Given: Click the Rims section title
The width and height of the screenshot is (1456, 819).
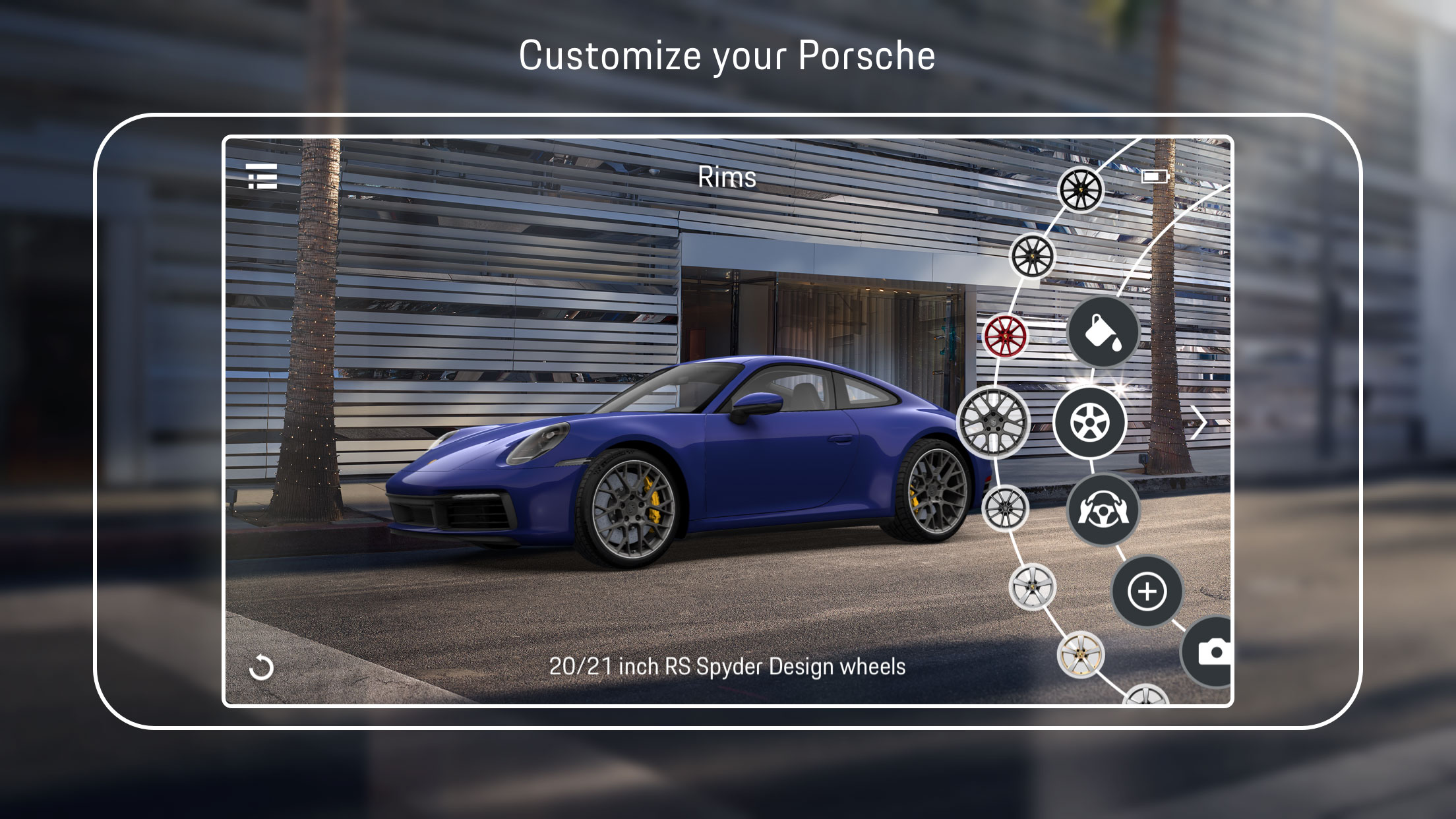Looking at the screenshot, I should point(728,177).
